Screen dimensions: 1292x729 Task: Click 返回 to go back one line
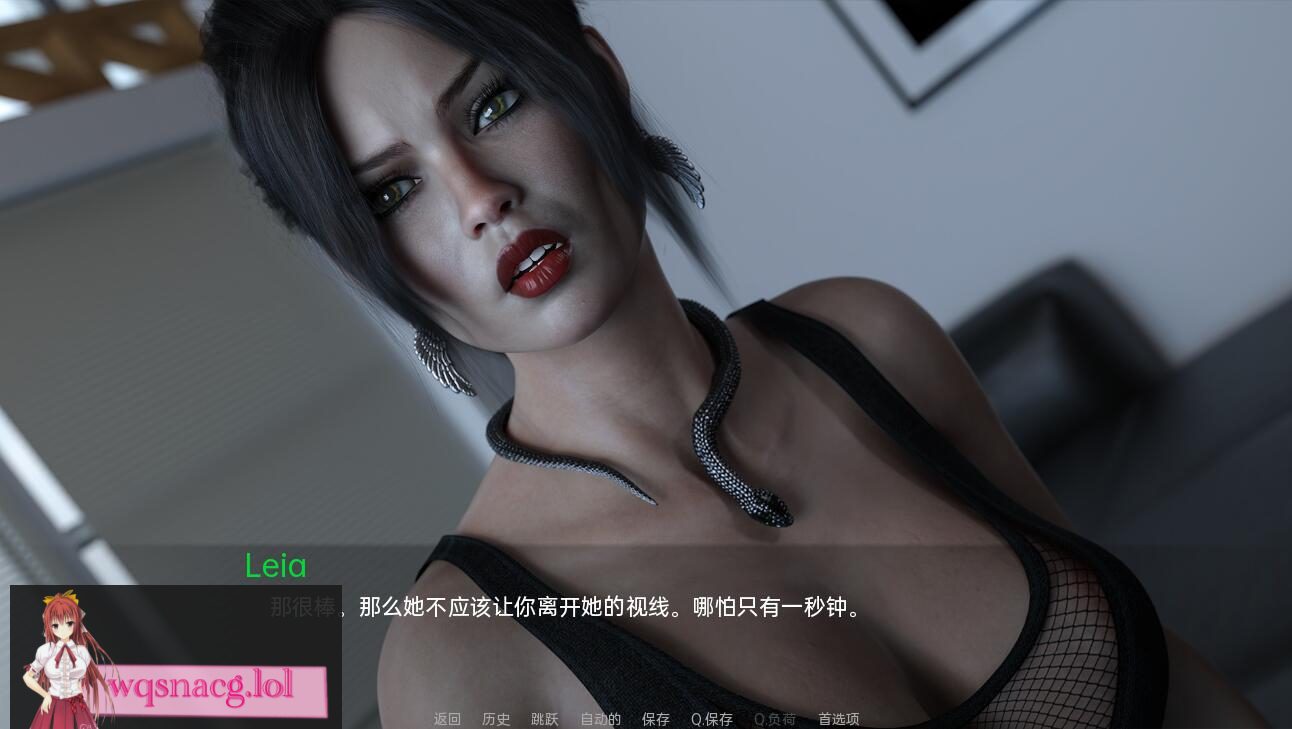click(x=446, y=719)
